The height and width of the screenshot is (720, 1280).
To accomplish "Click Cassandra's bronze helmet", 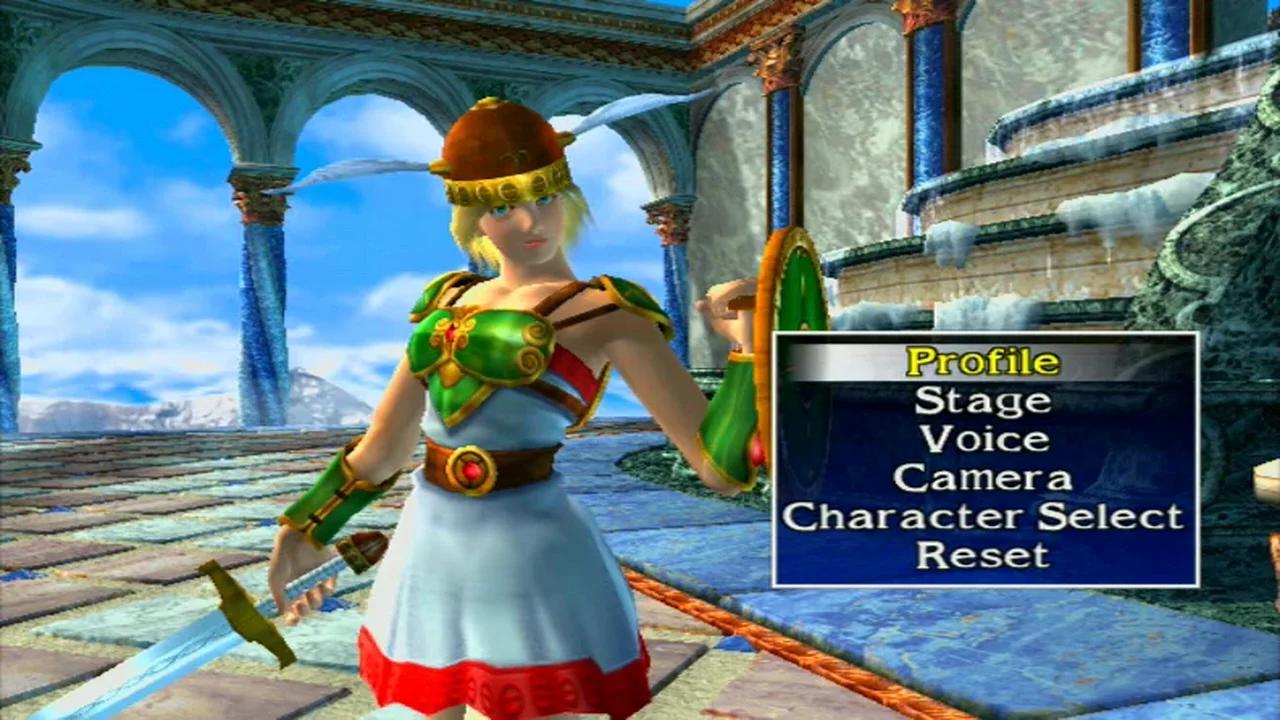I will (x=500, y=140).
